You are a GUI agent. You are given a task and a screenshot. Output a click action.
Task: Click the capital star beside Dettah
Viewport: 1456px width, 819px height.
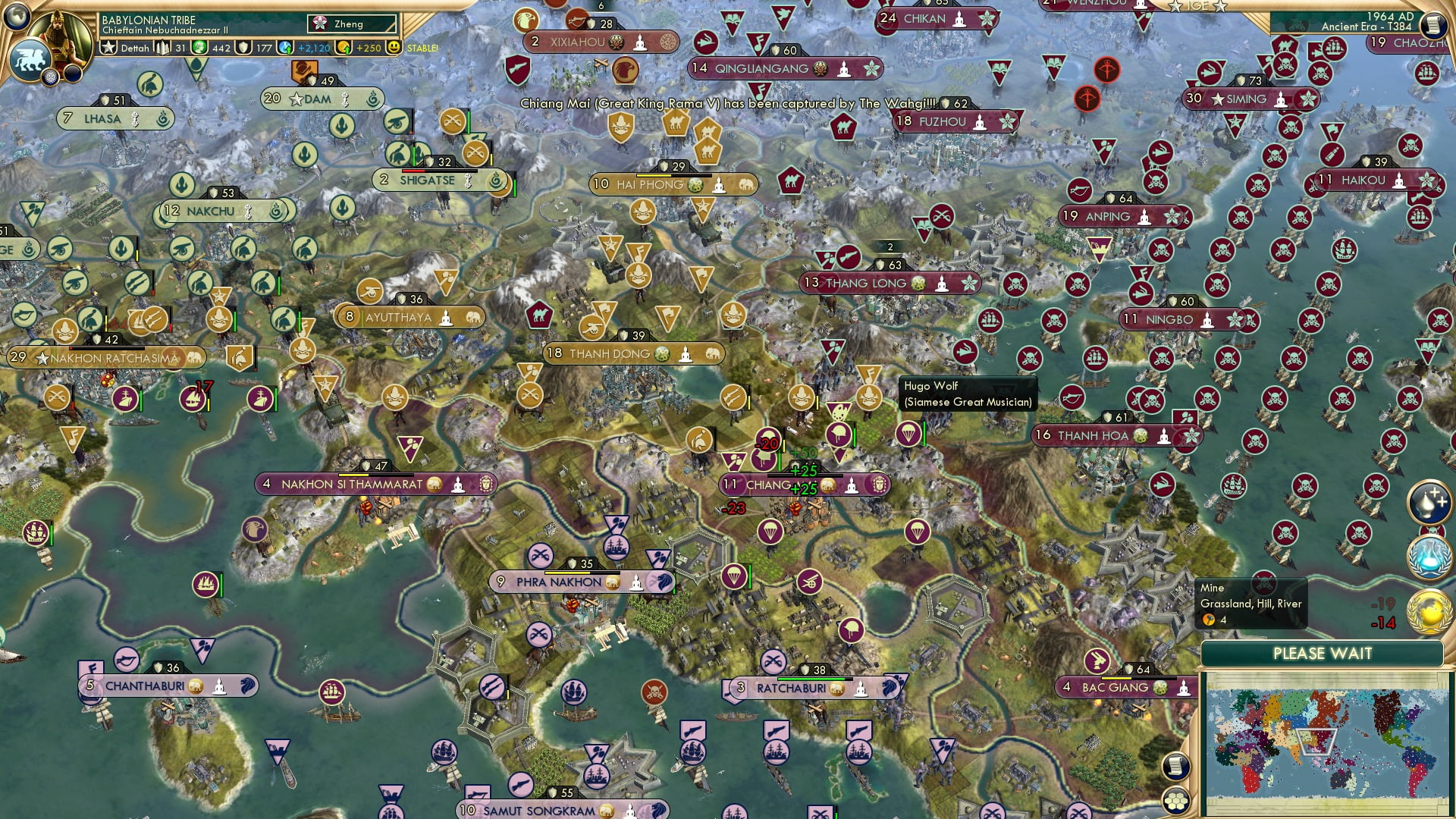coord(111,47)
